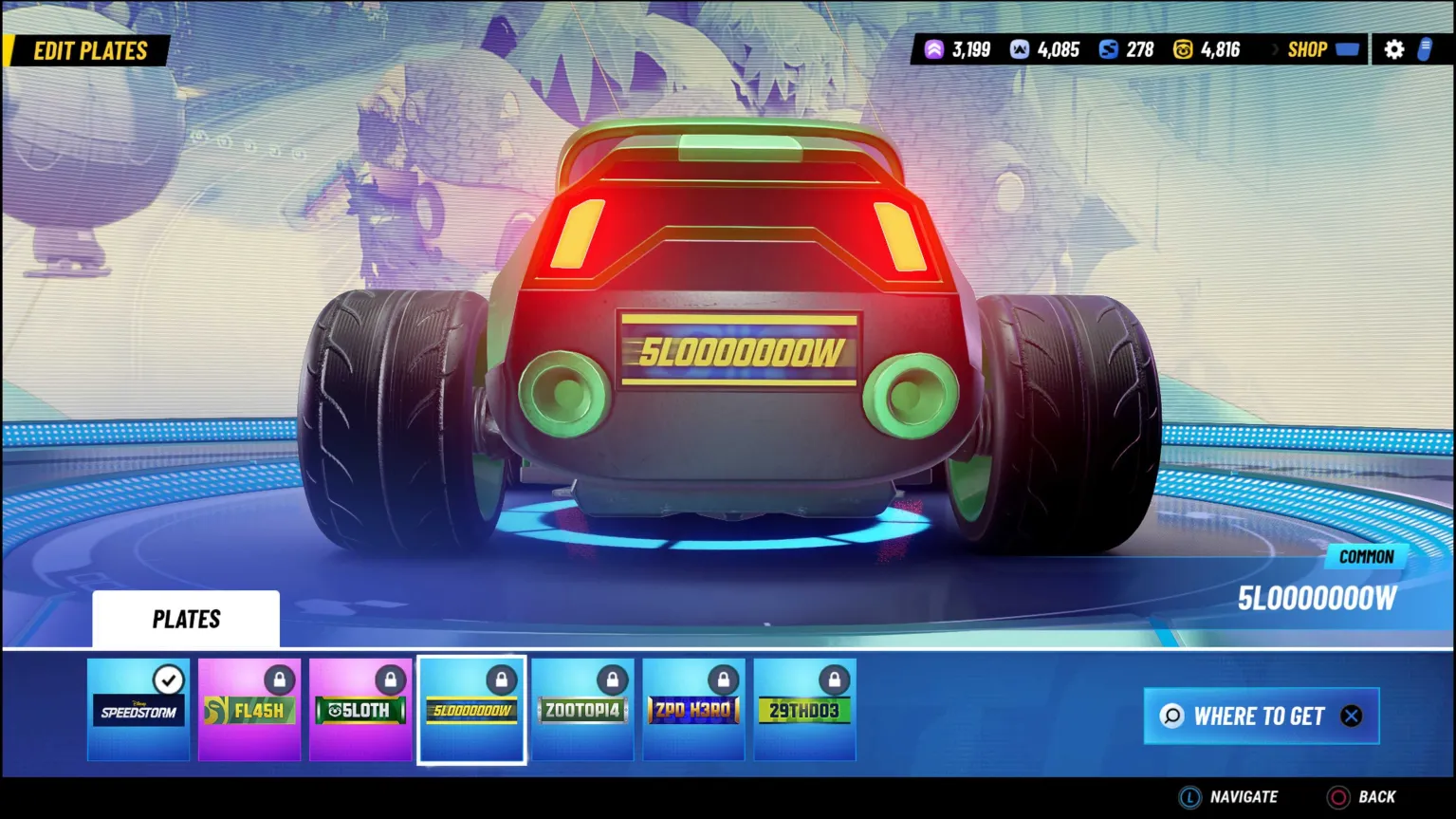
Task: Select the 5LOOOOOOOW plate tile
Action: (x=471, y=710)
